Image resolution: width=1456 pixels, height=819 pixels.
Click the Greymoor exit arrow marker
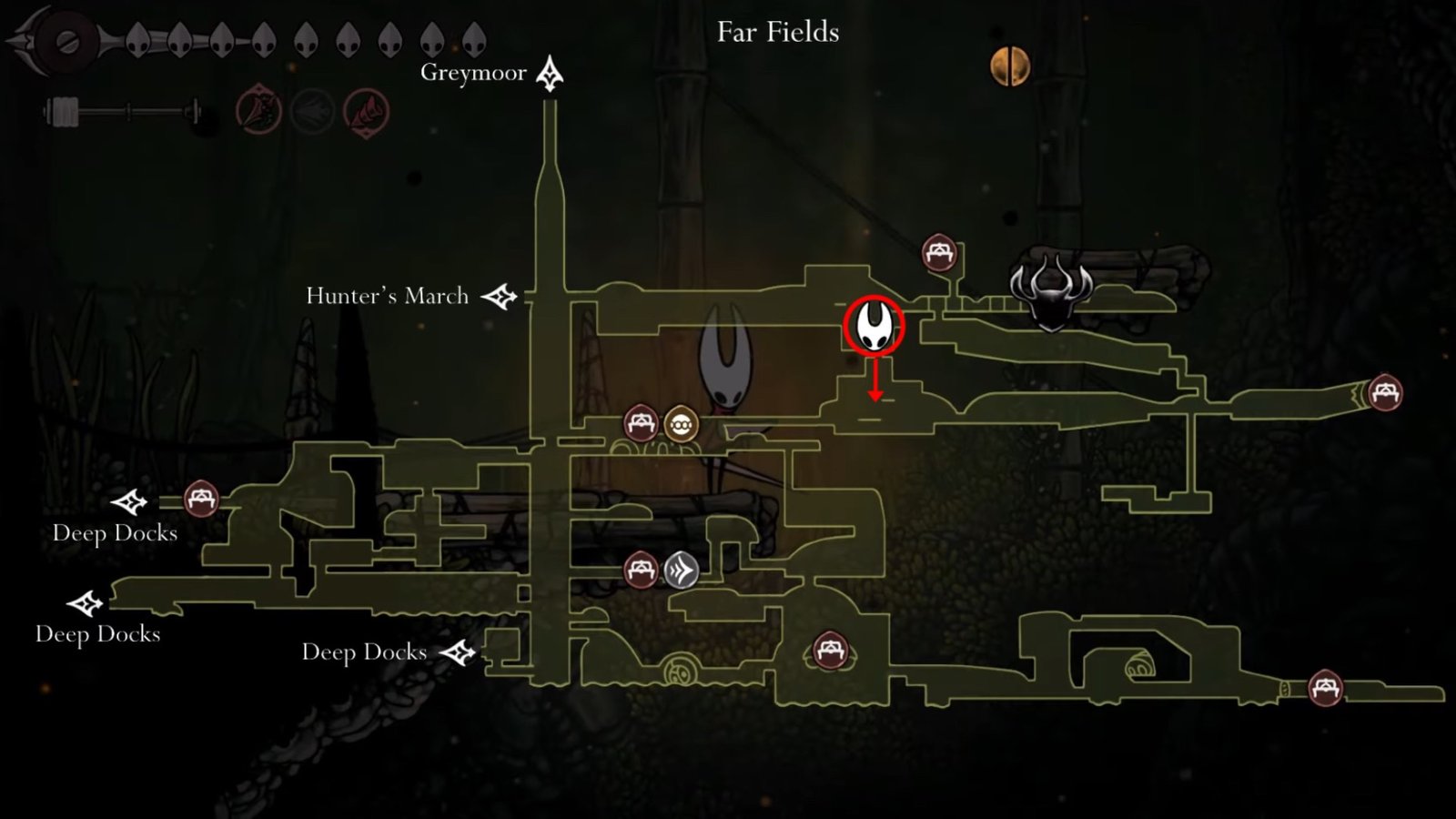click(549, 74)
